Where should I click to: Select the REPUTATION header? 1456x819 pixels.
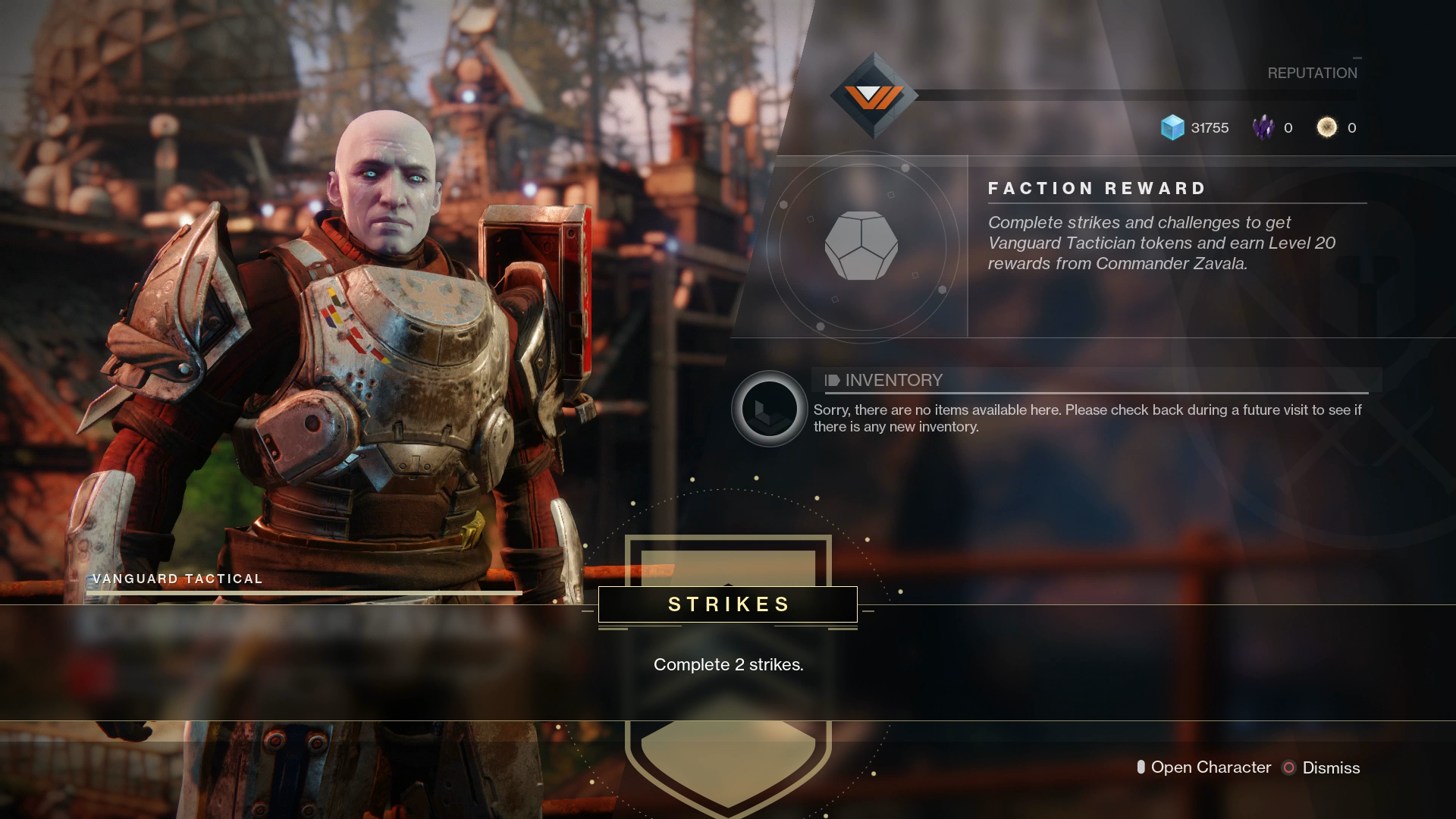coord(1311,73)
